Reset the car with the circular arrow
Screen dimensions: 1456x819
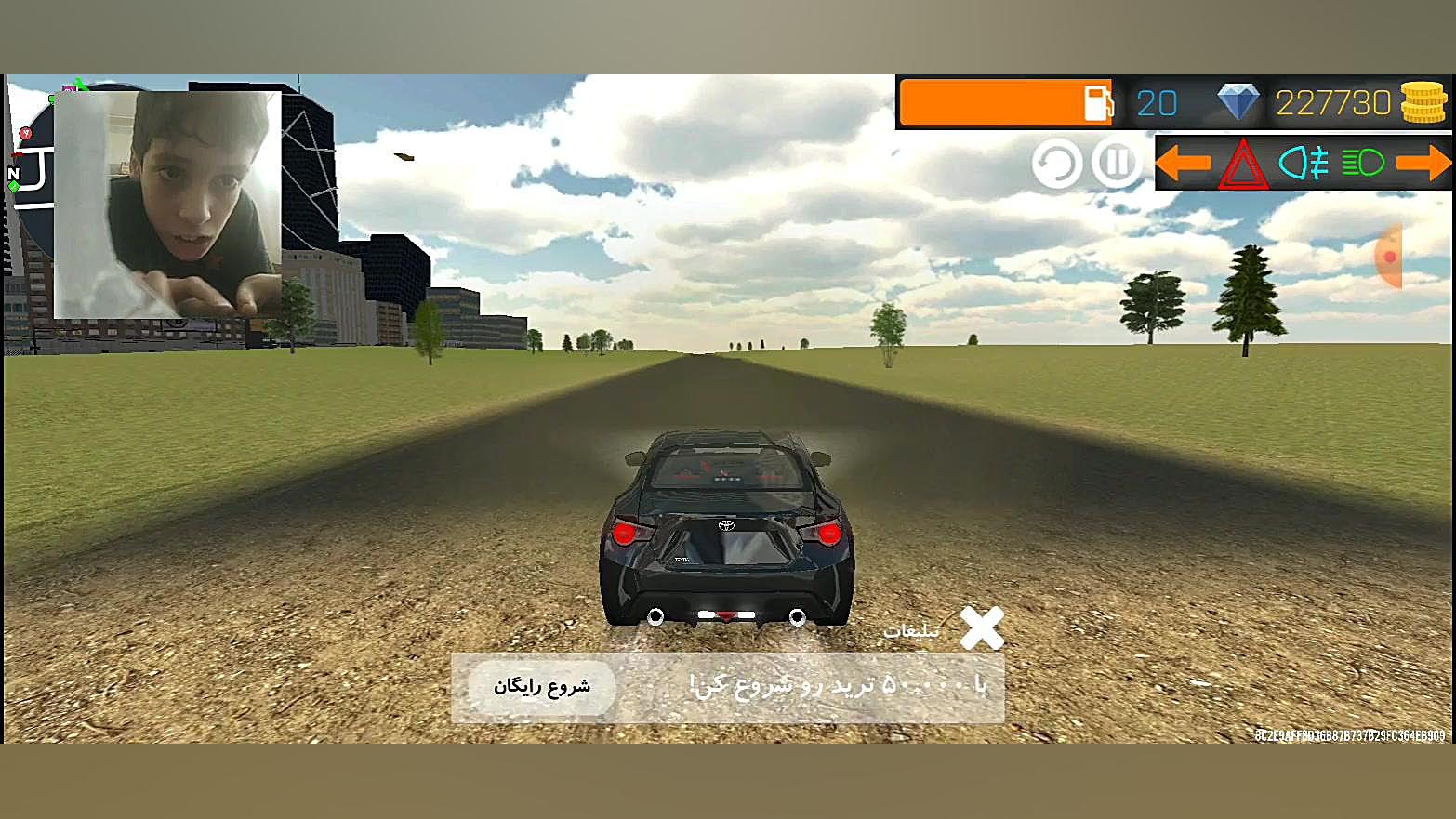1056,164
